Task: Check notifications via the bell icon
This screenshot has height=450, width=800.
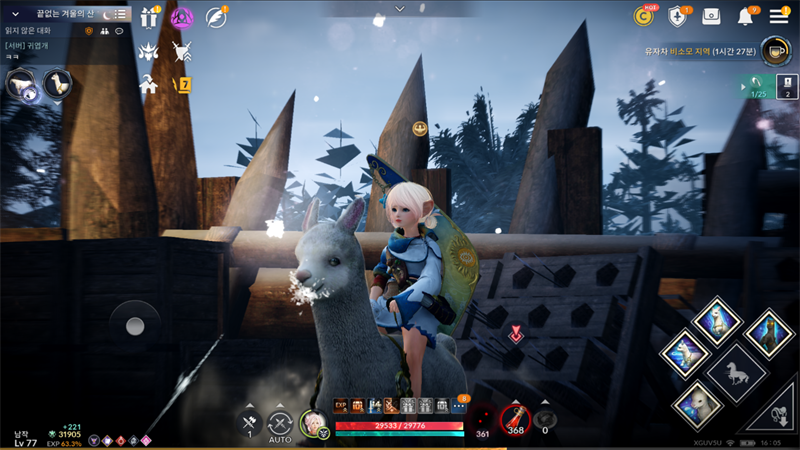Action: [x=745, y=17]
